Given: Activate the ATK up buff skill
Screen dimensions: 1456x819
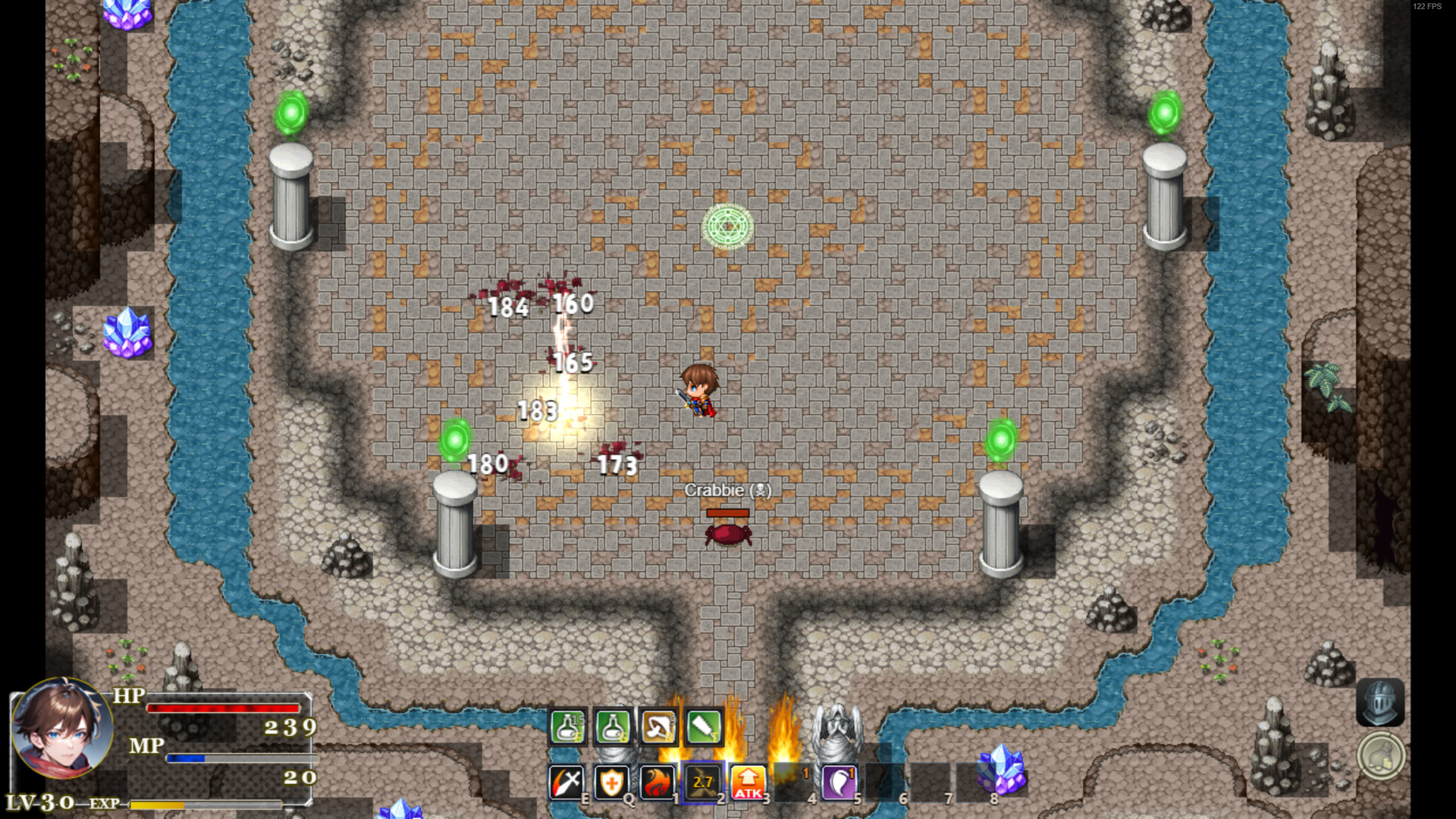Looking at the screenshot, I should [x=748, y=783].
